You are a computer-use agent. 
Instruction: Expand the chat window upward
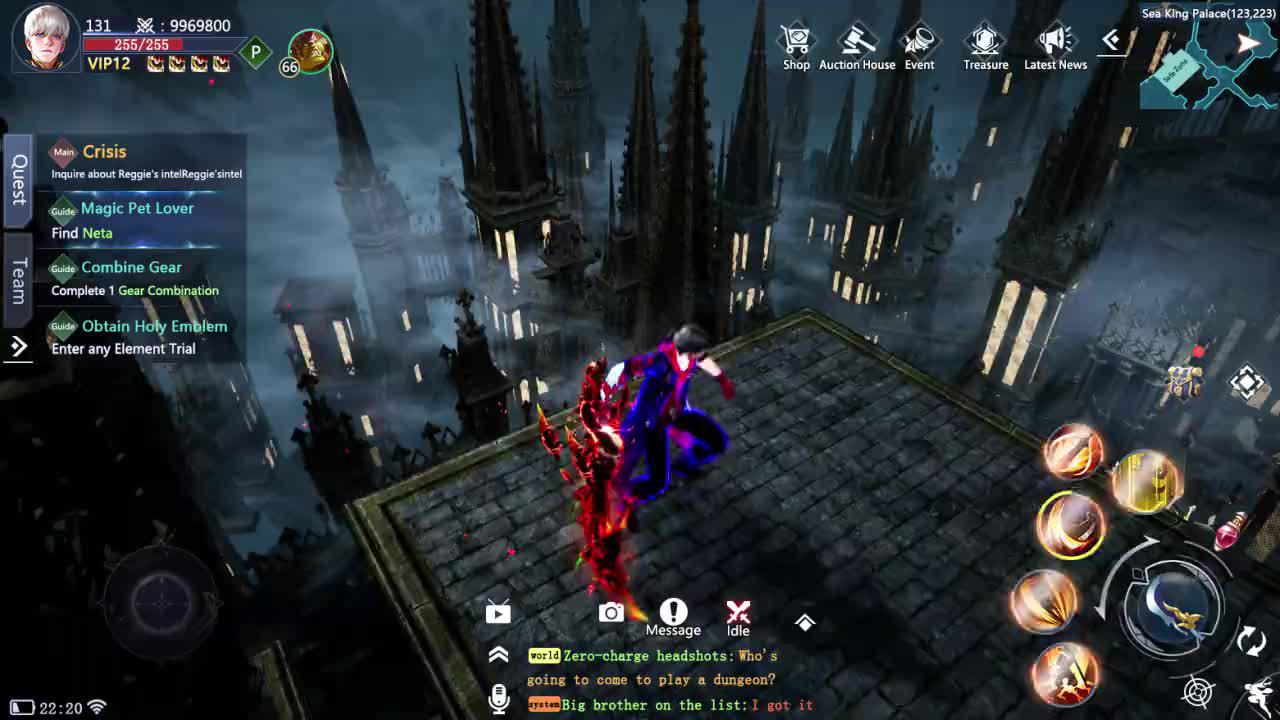pos(499,656)
